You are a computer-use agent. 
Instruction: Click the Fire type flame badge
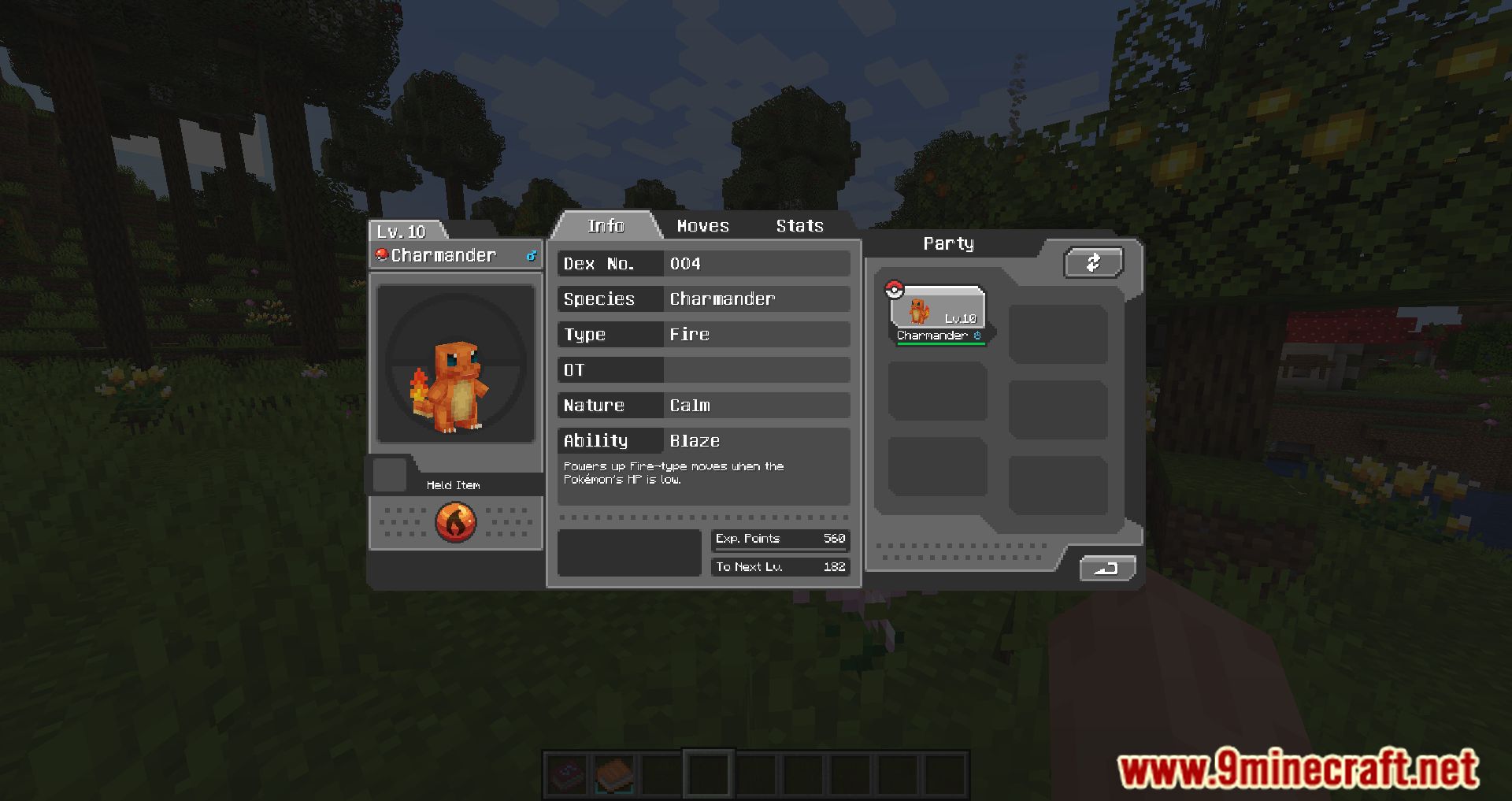[x=456, y=522]
